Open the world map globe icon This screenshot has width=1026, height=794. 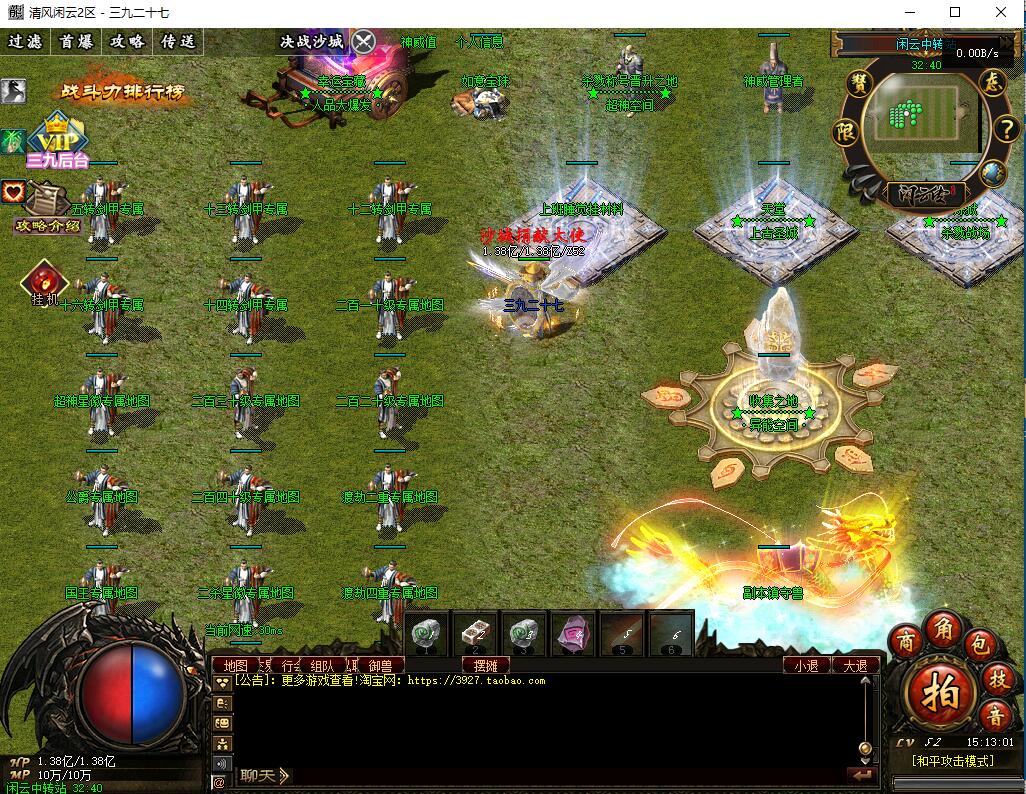(992, 172)
